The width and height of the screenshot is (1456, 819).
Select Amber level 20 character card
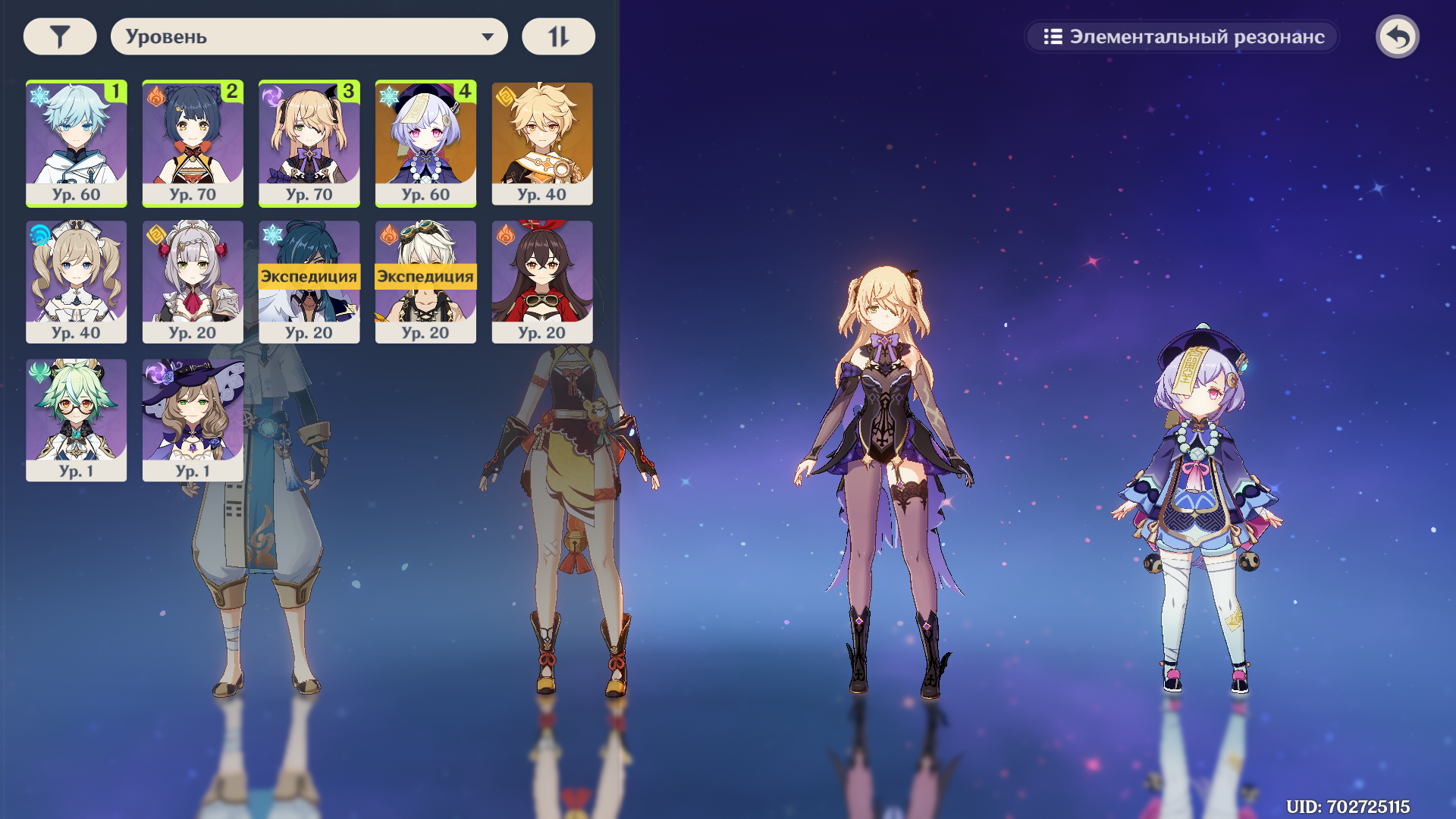point(541,281)
